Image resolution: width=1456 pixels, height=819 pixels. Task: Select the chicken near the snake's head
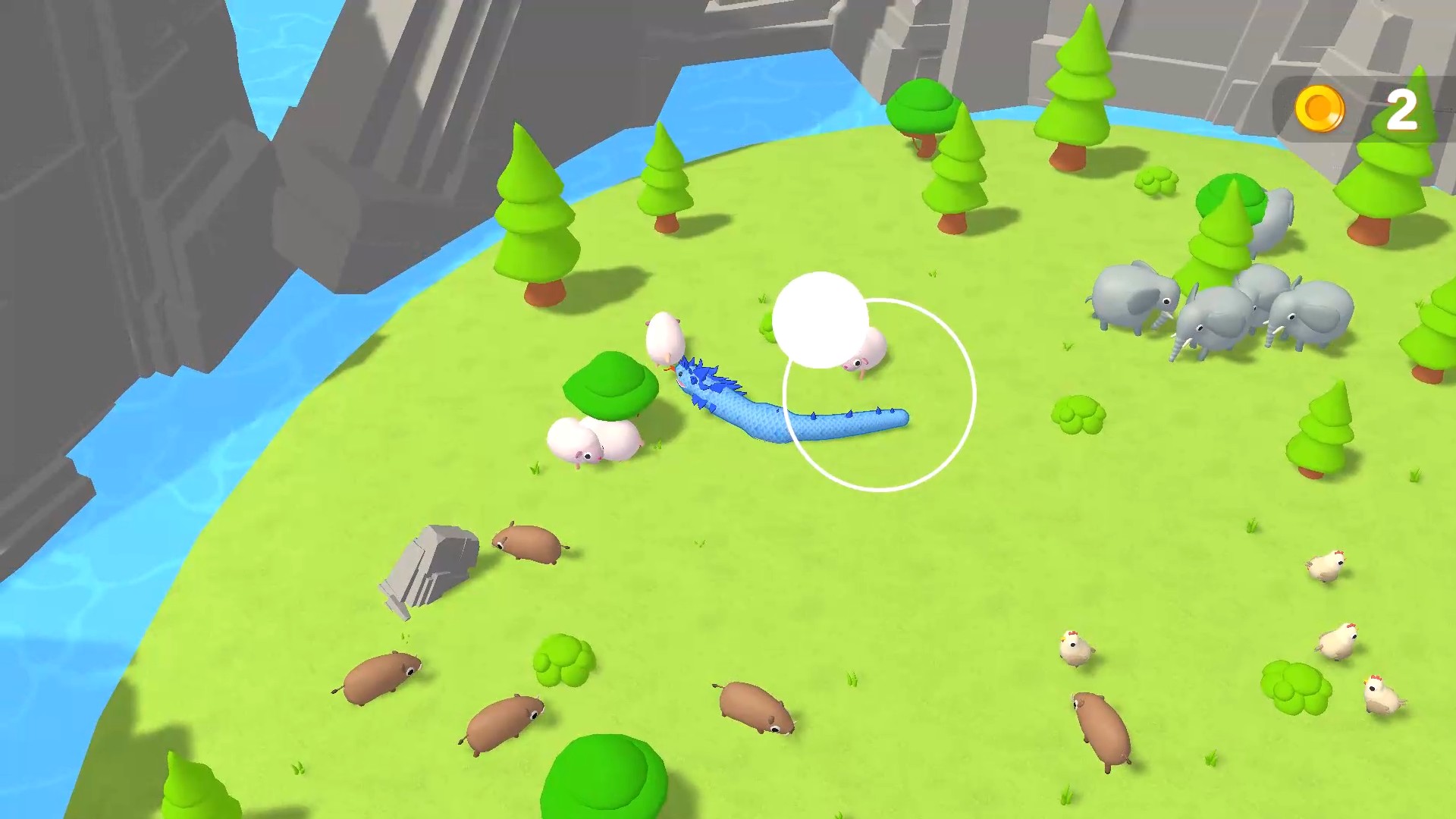(x=666, y=339)
